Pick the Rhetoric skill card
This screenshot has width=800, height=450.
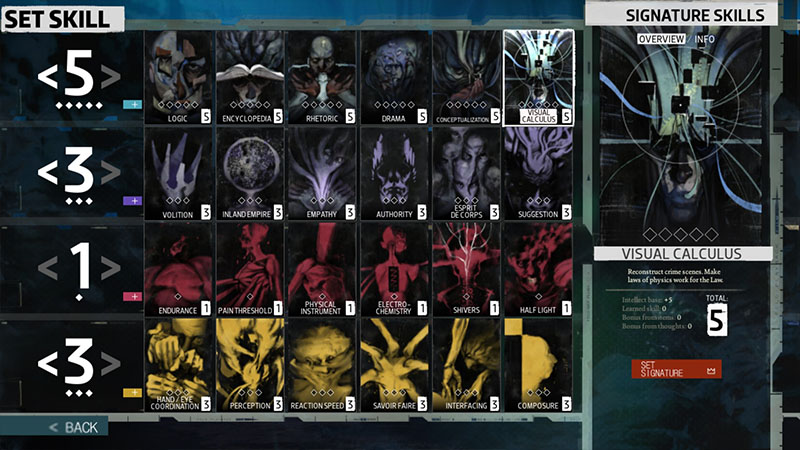[x=322, y=76]
